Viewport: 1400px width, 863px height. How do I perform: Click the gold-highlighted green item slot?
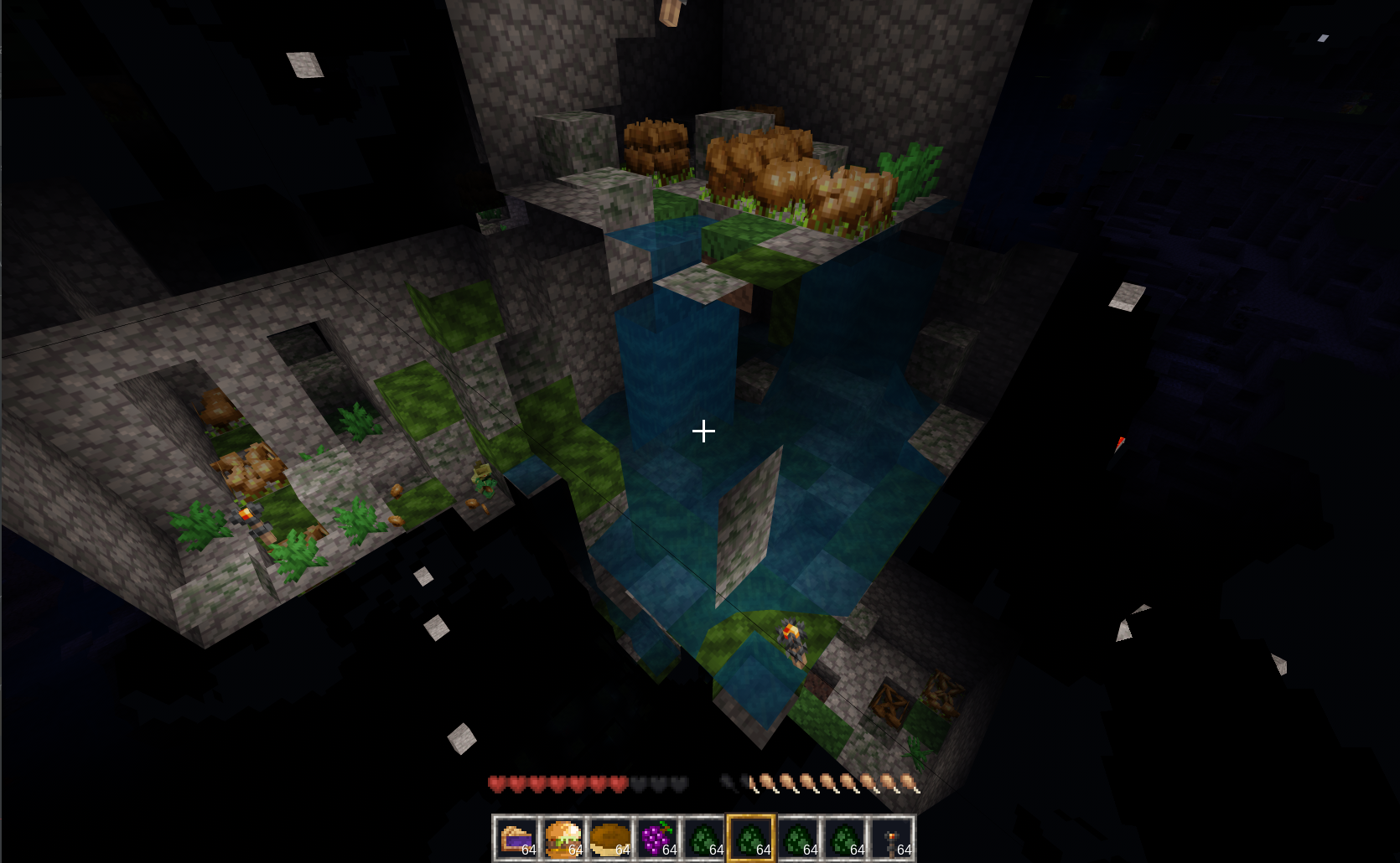[751, 837]
